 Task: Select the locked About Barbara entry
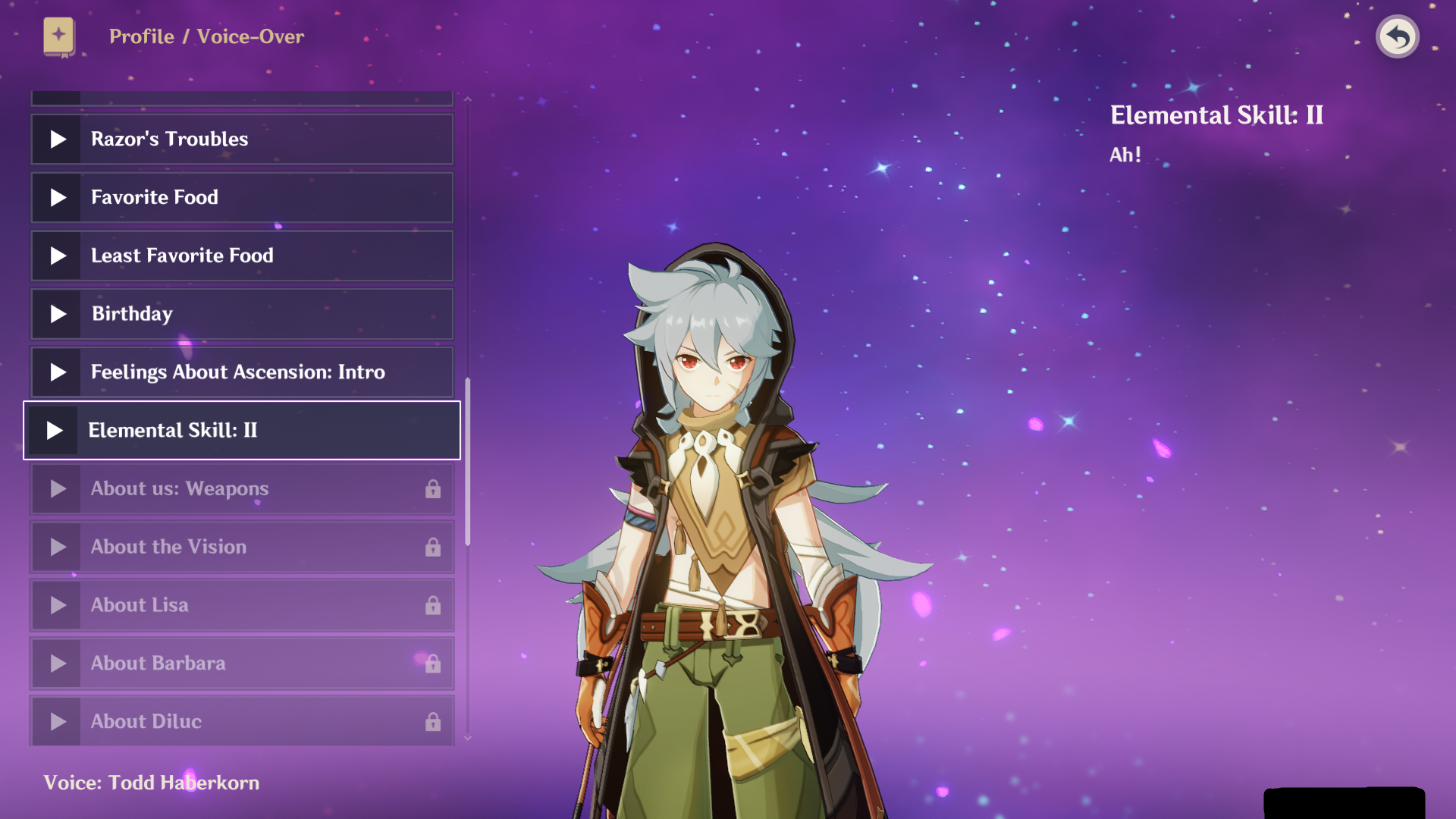241,664
